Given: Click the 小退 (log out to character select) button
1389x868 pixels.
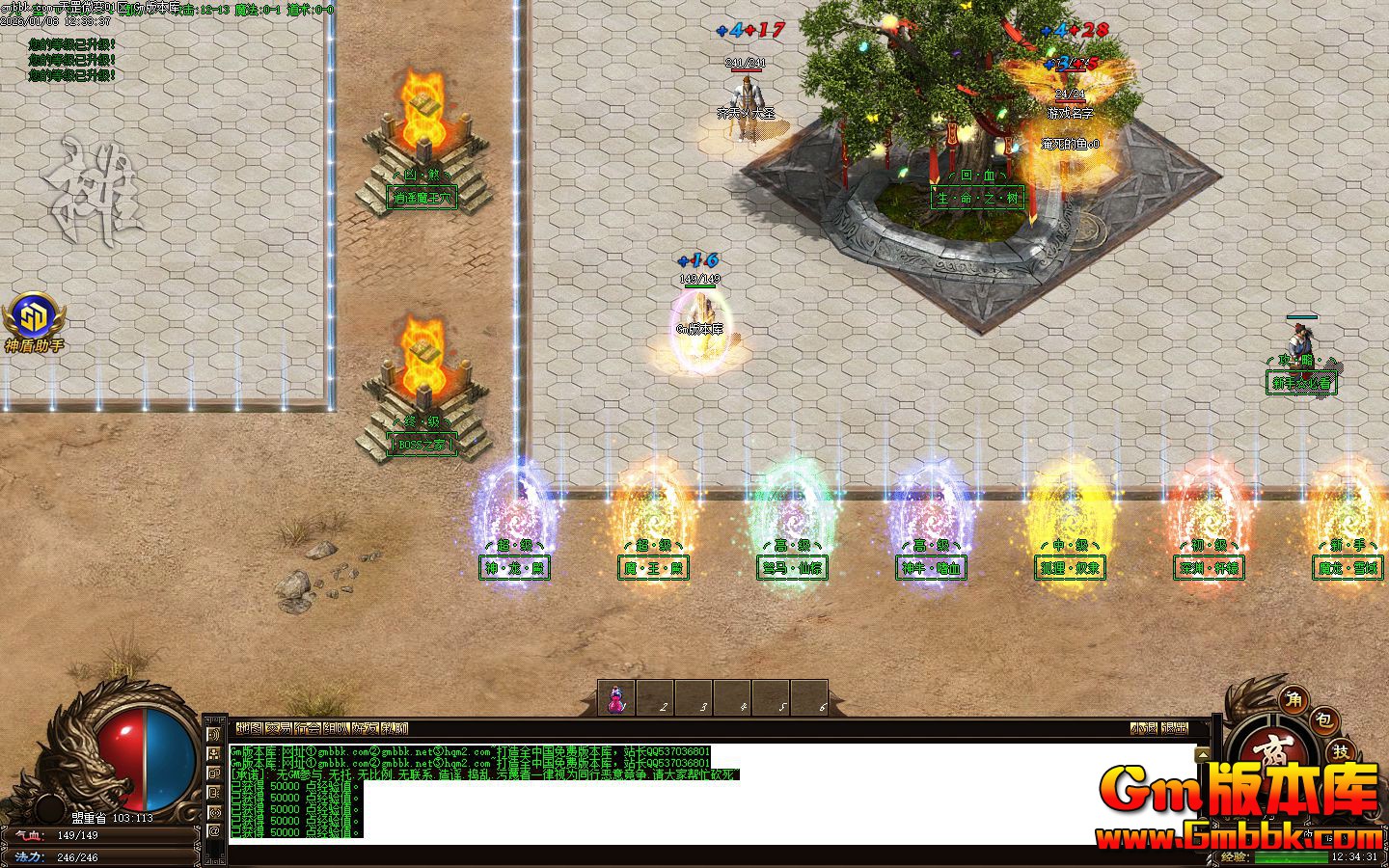Looking at the screenshot, I should 1144,728.
